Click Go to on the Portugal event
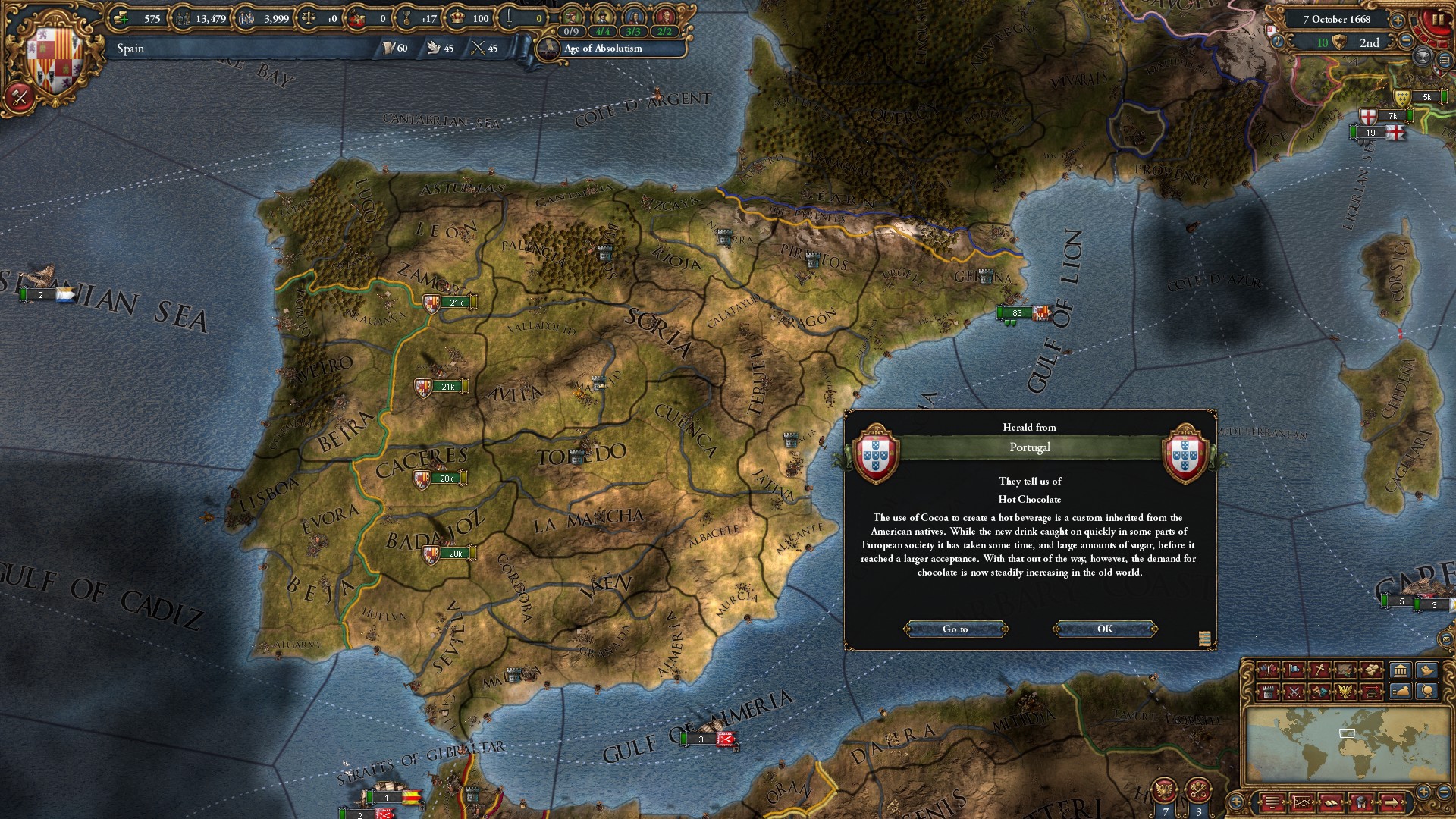This screenshot has width=1456, height=819. click(955, 629)
